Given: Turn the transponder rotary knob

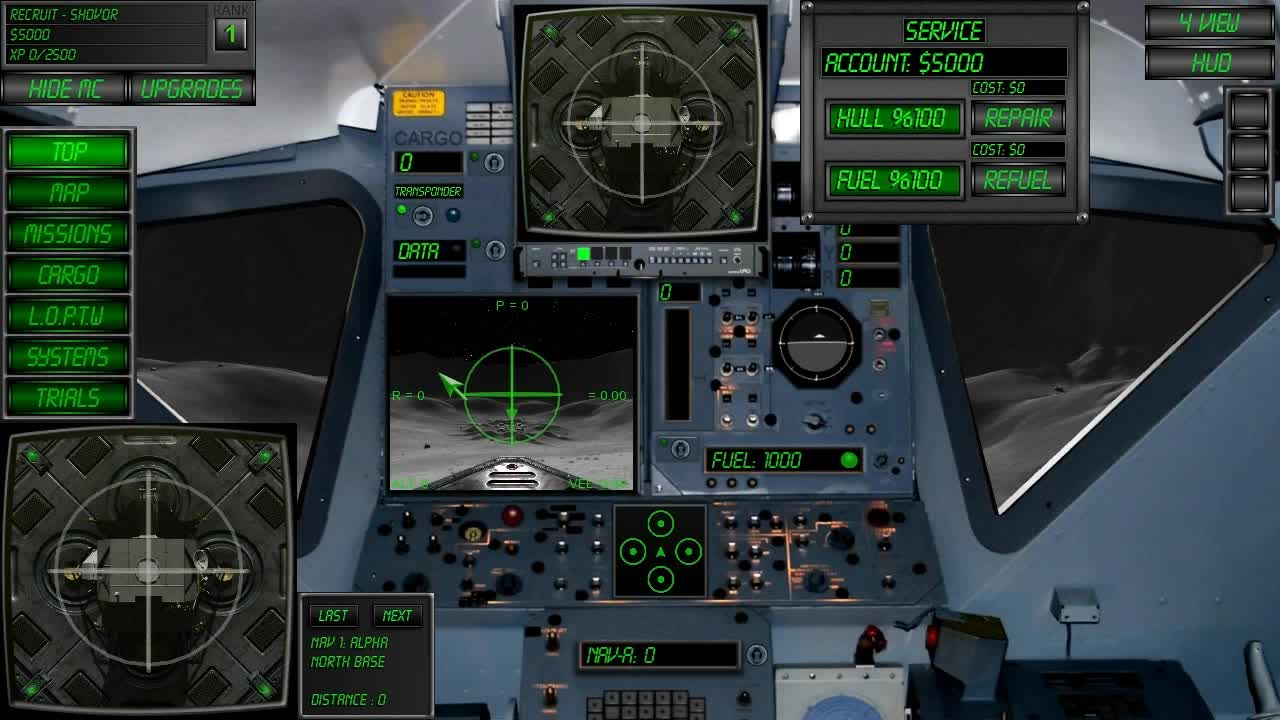Looking at the screenshot, I should pos(422,214).
